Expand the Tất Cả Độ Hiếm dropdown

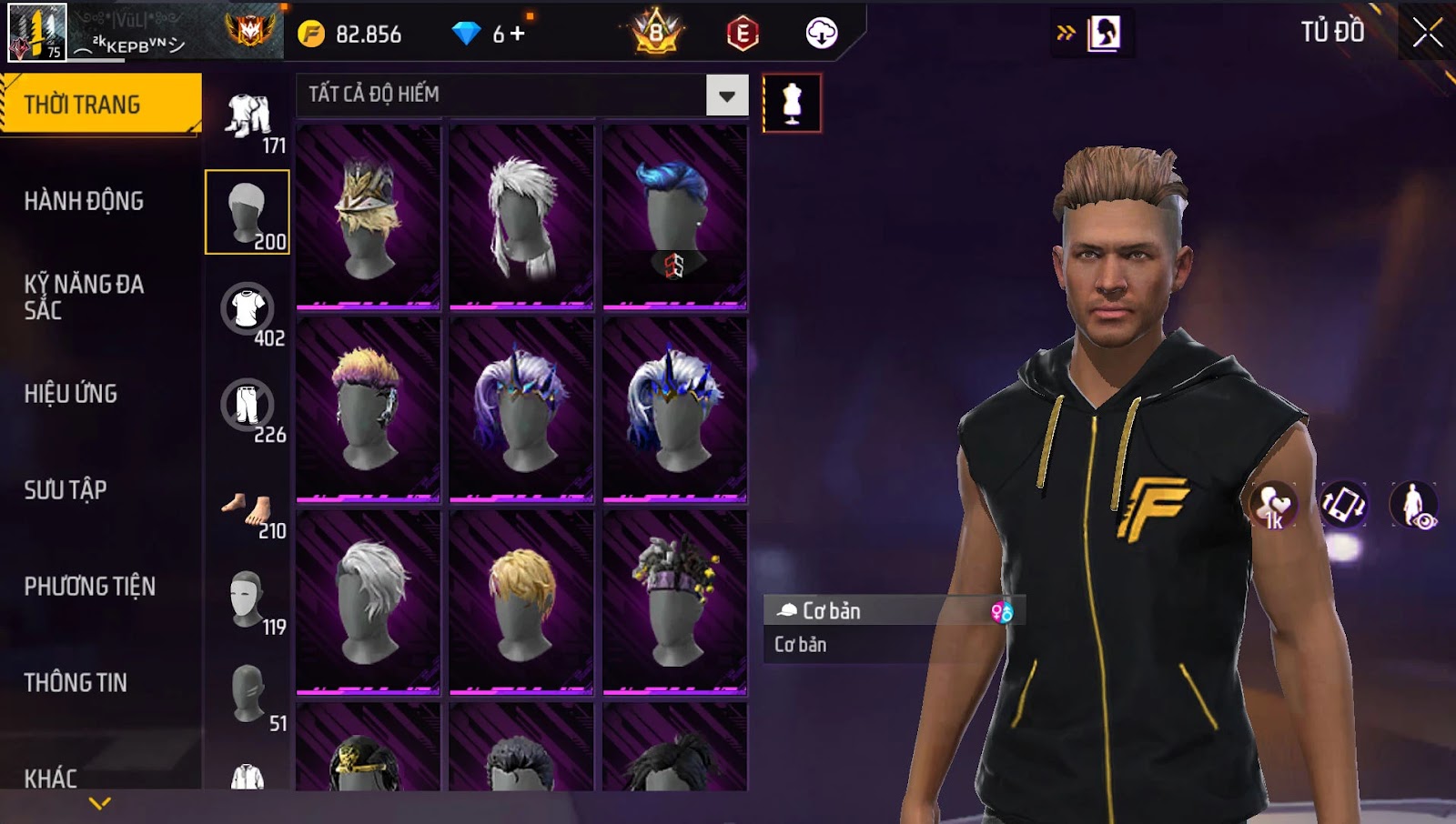pyautogui.click(x=726, y=95)
